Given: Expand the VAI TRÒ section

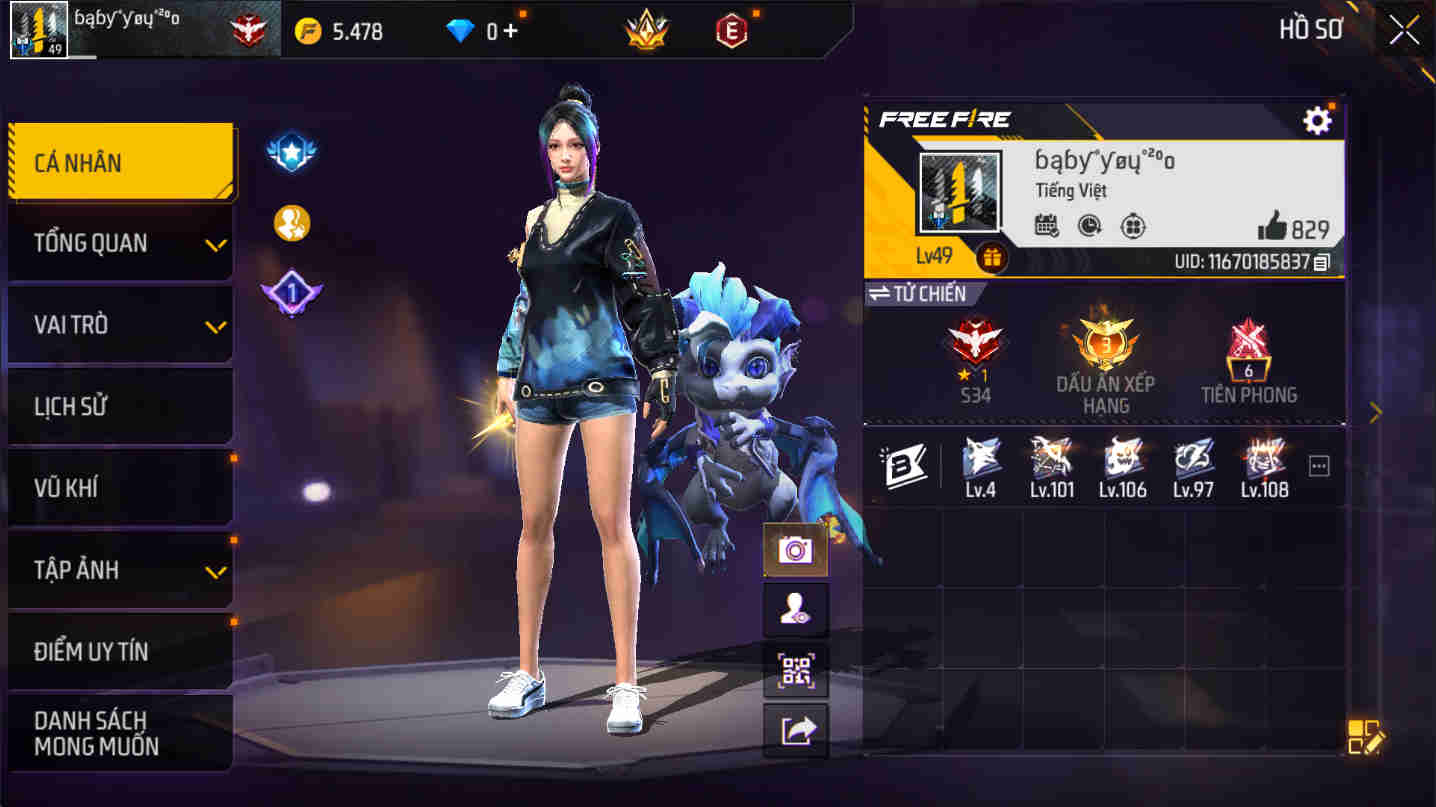Looking at the screenshot, I should tap(120, 324).
